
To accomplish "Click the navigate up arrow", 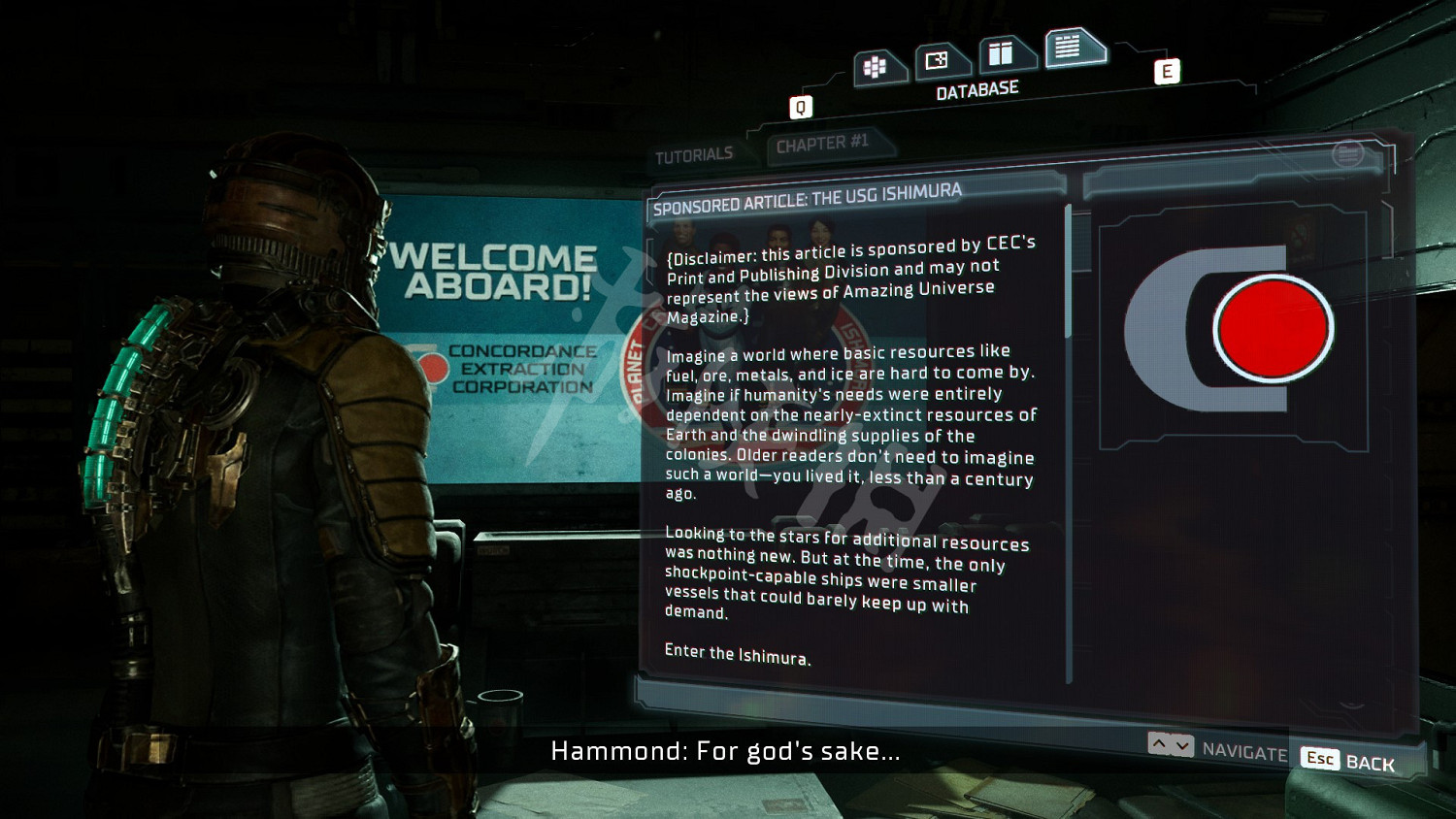I will click(x=1159, y=744).
